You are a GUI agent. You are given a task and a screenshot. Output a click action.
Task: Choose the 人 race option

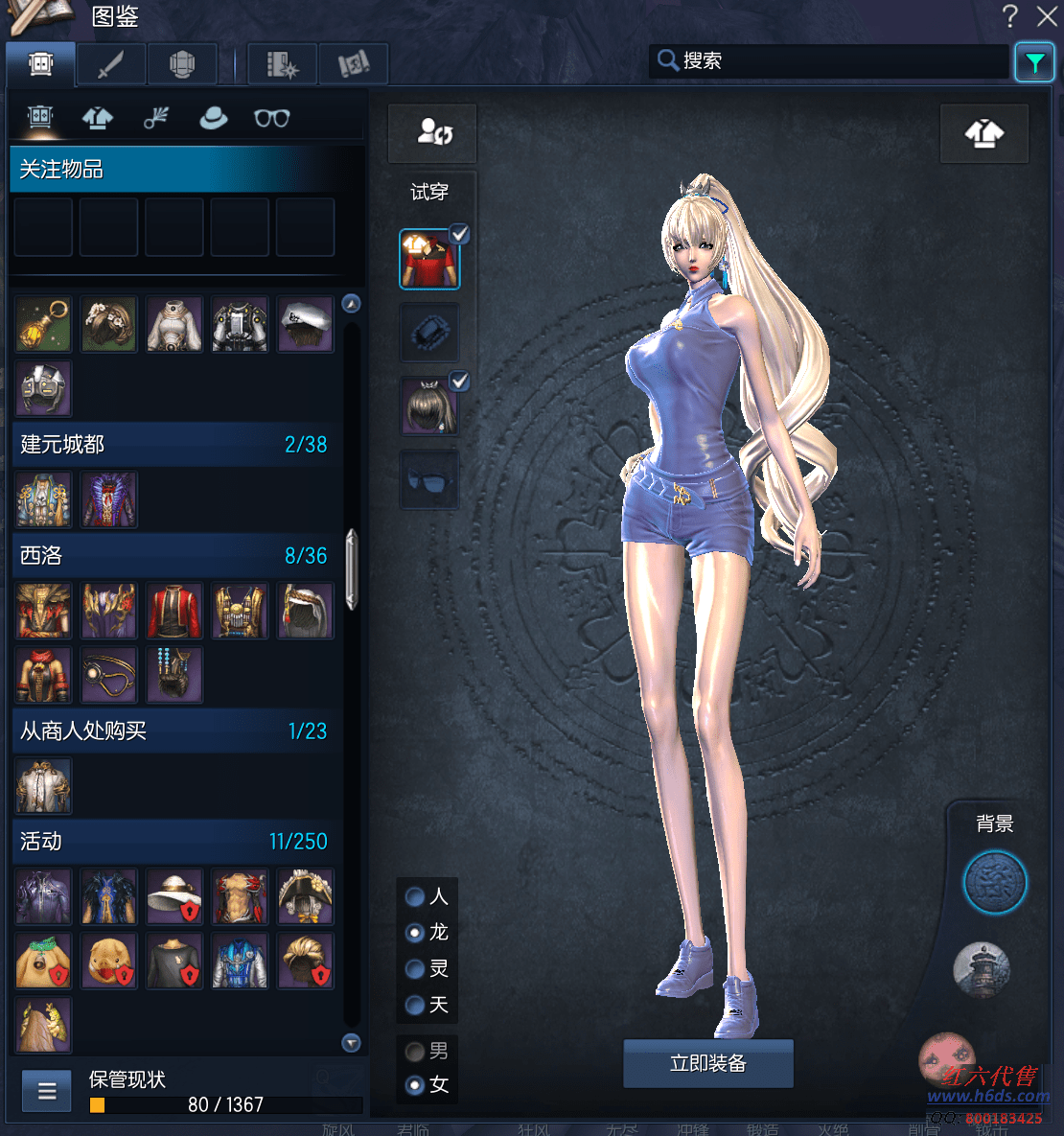pos(415,896)
